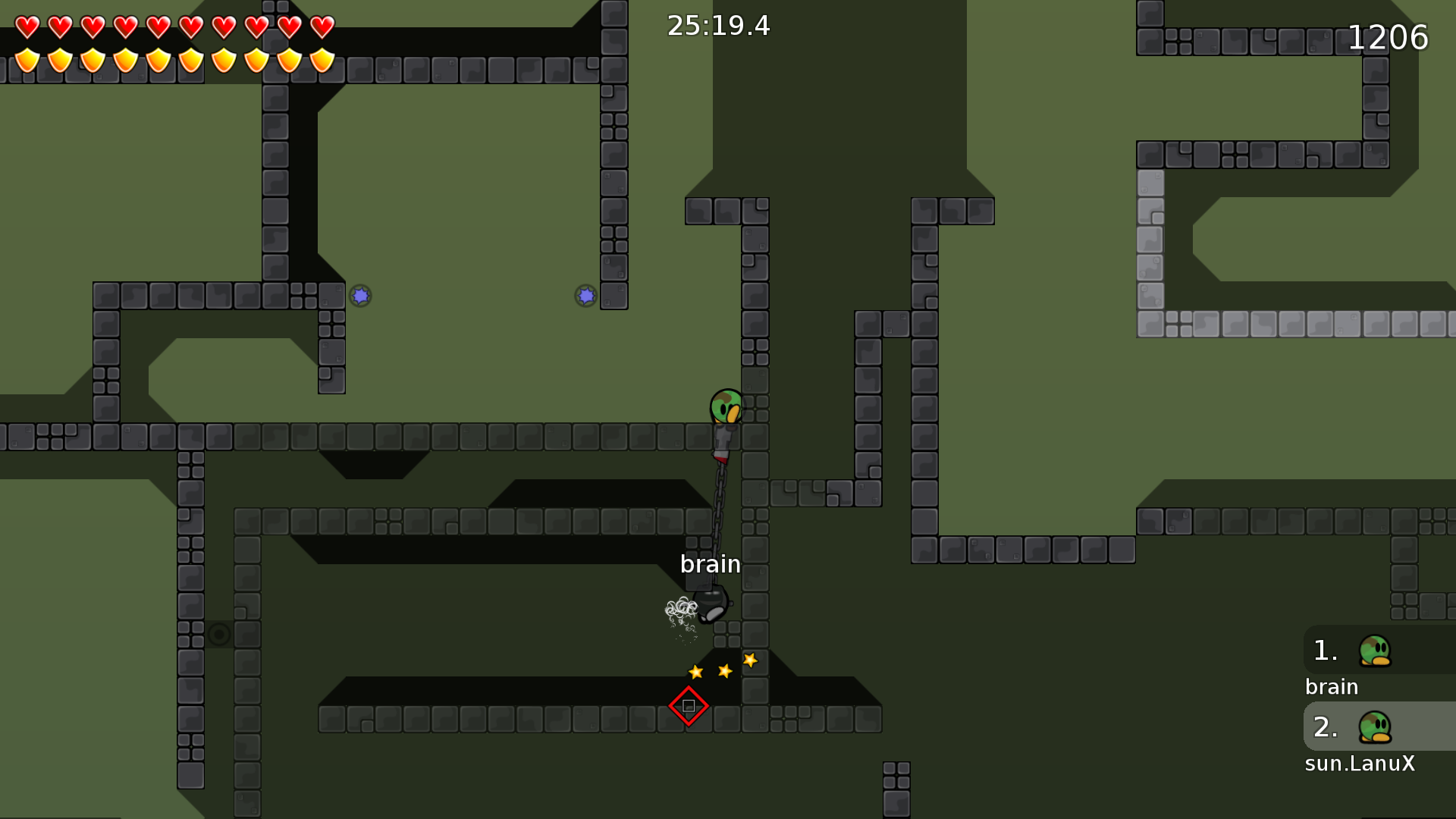This screenshot has width=1456, height=819.
Task: Toggle the red diamond checkpoint marker
Action: tap(689, 705)
